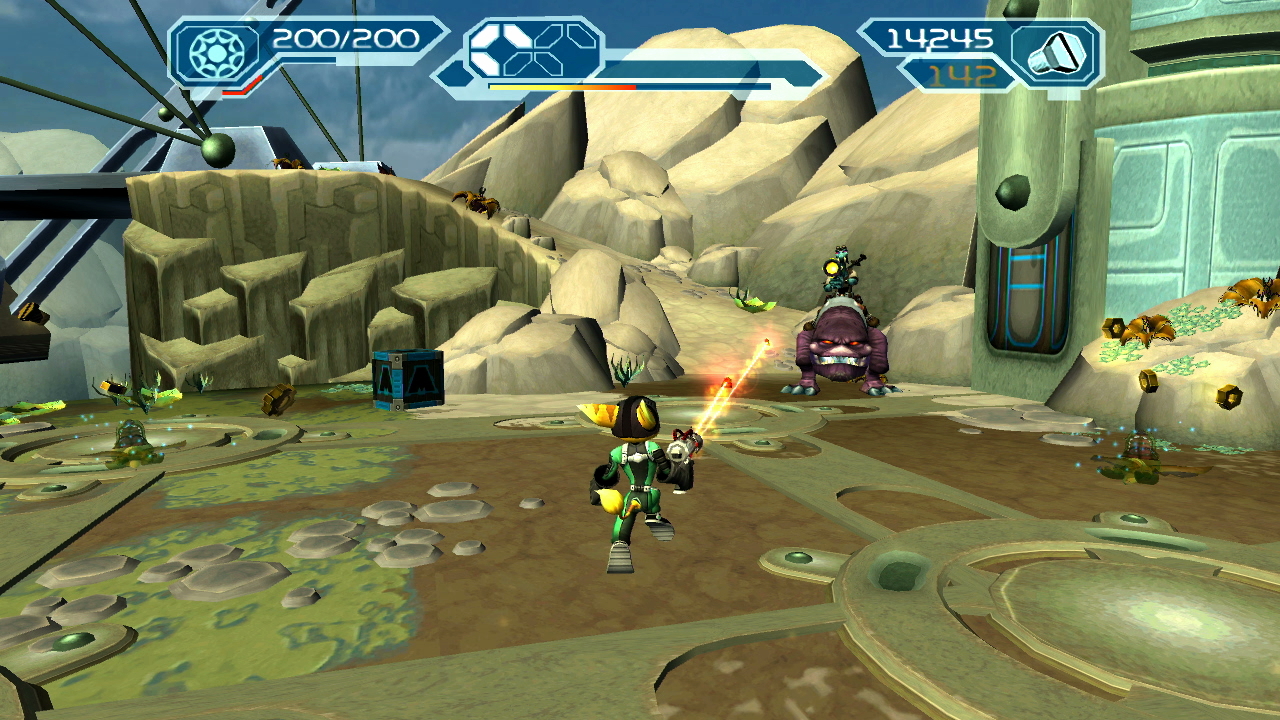
Task: Select the bottom-right quick-select weapon slot
Action: click(551, 65)
